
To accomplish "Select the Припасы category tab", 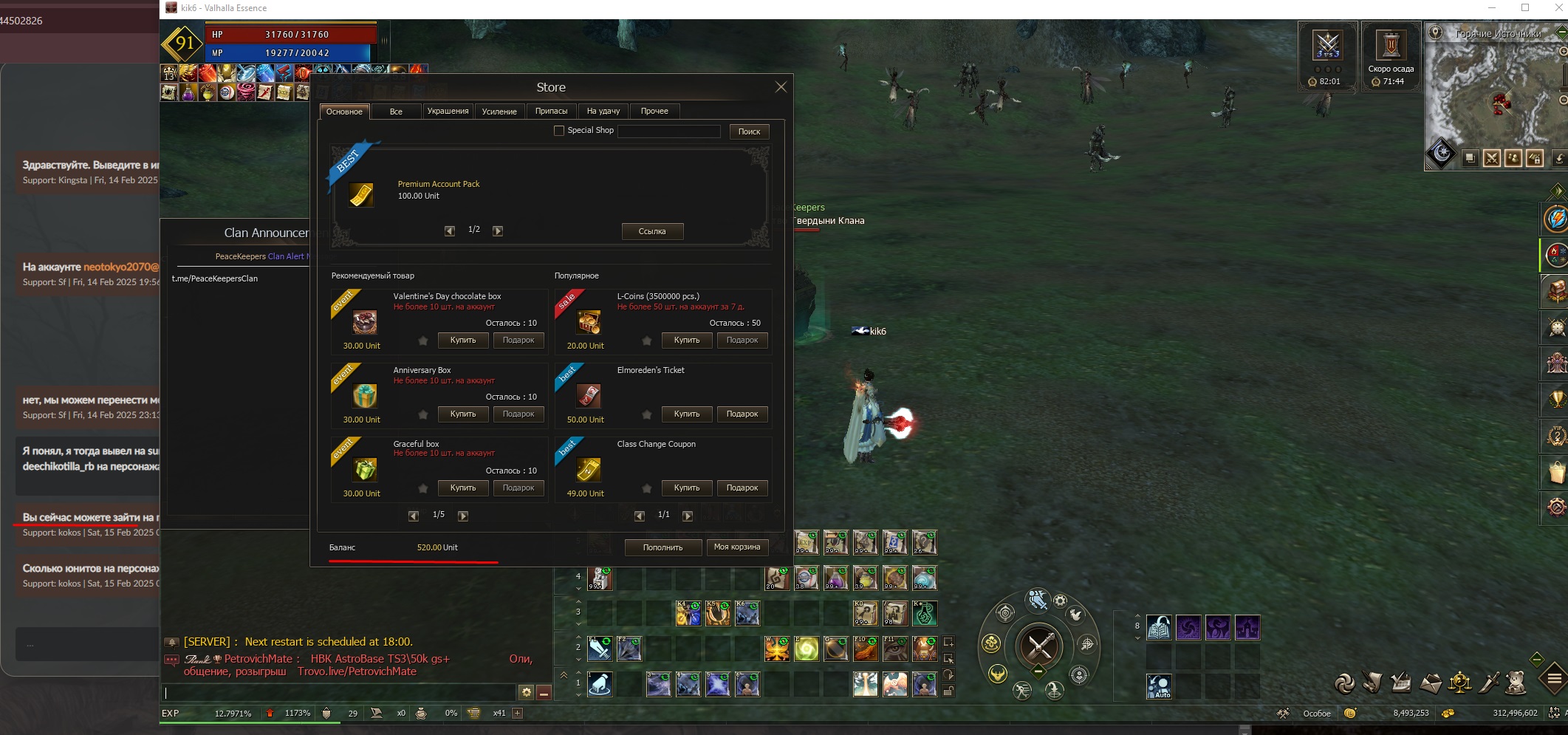I will [x=551, y=112].
